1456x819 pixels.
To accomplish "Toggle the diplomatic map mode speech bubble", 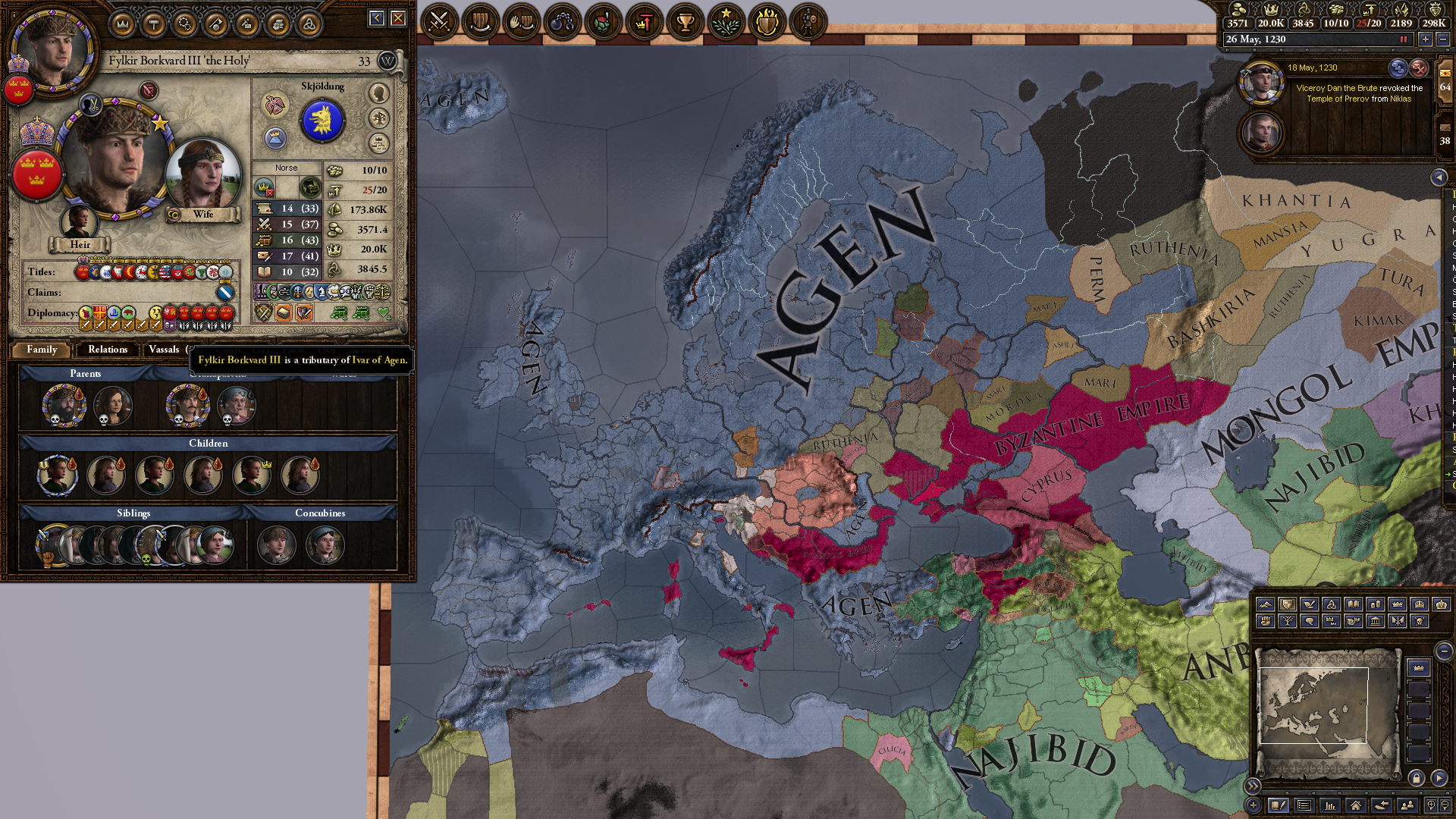I will pos(1310,621).
